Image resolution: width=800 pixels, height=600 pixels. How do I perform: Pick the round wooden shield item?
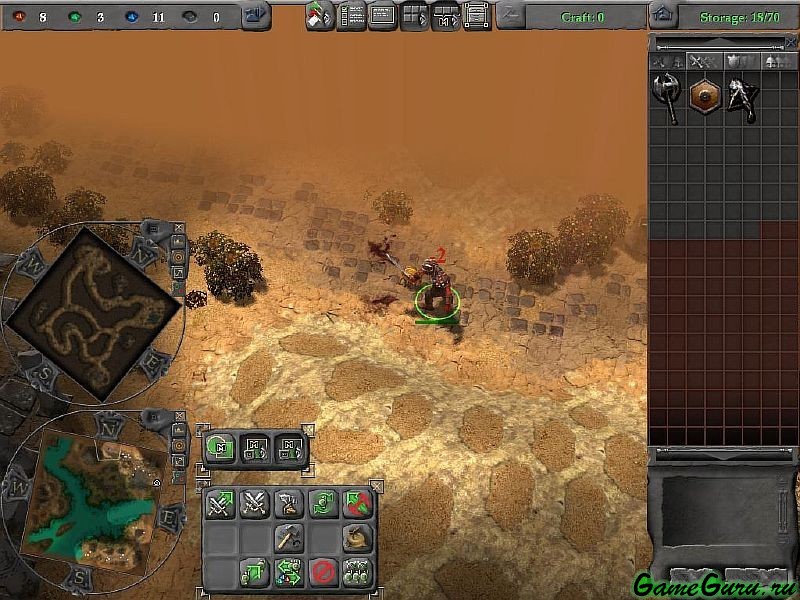coord(705,97)
